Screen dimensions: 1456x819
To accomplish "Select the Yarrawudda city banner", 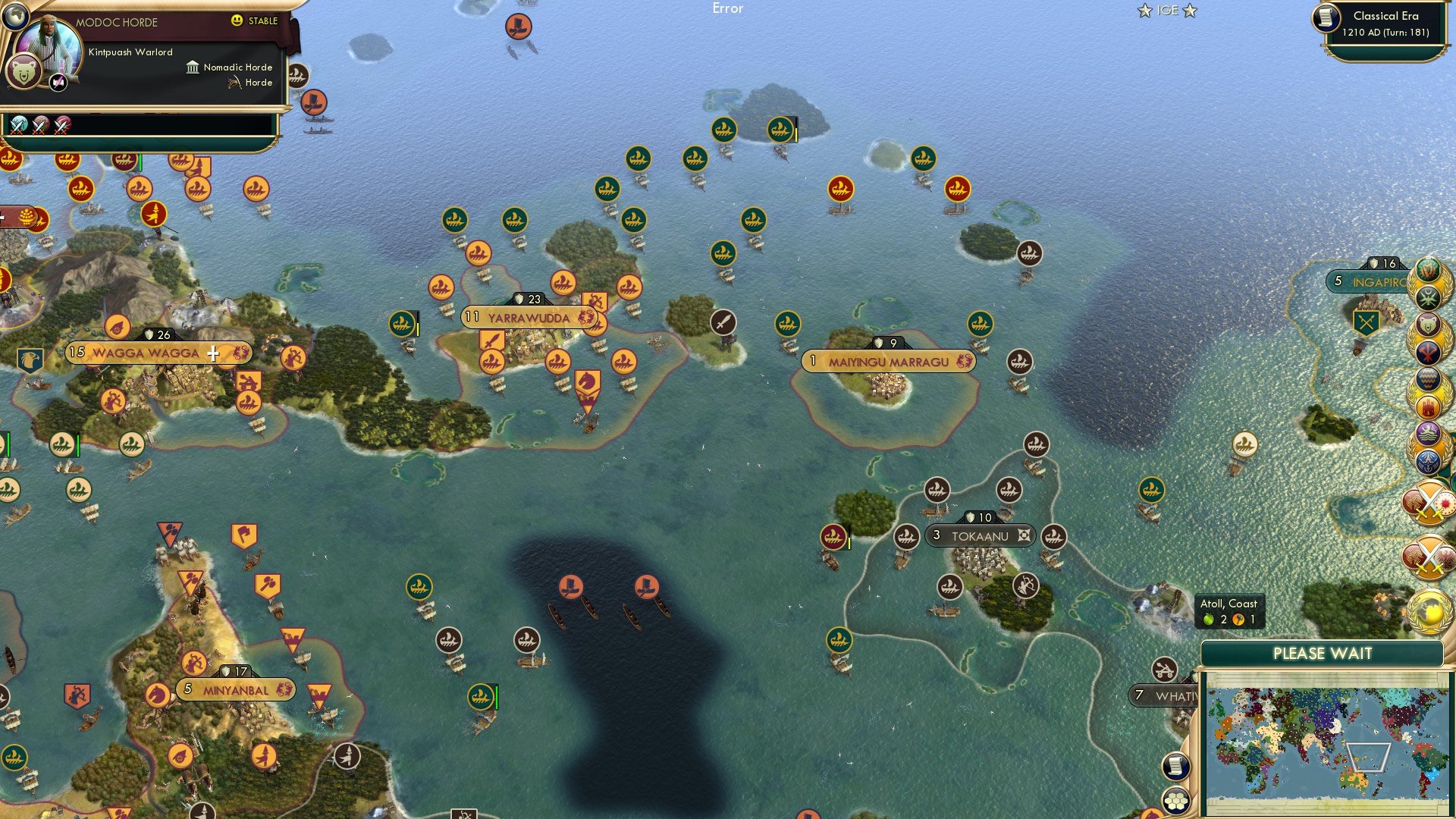I will click(531, 318).
